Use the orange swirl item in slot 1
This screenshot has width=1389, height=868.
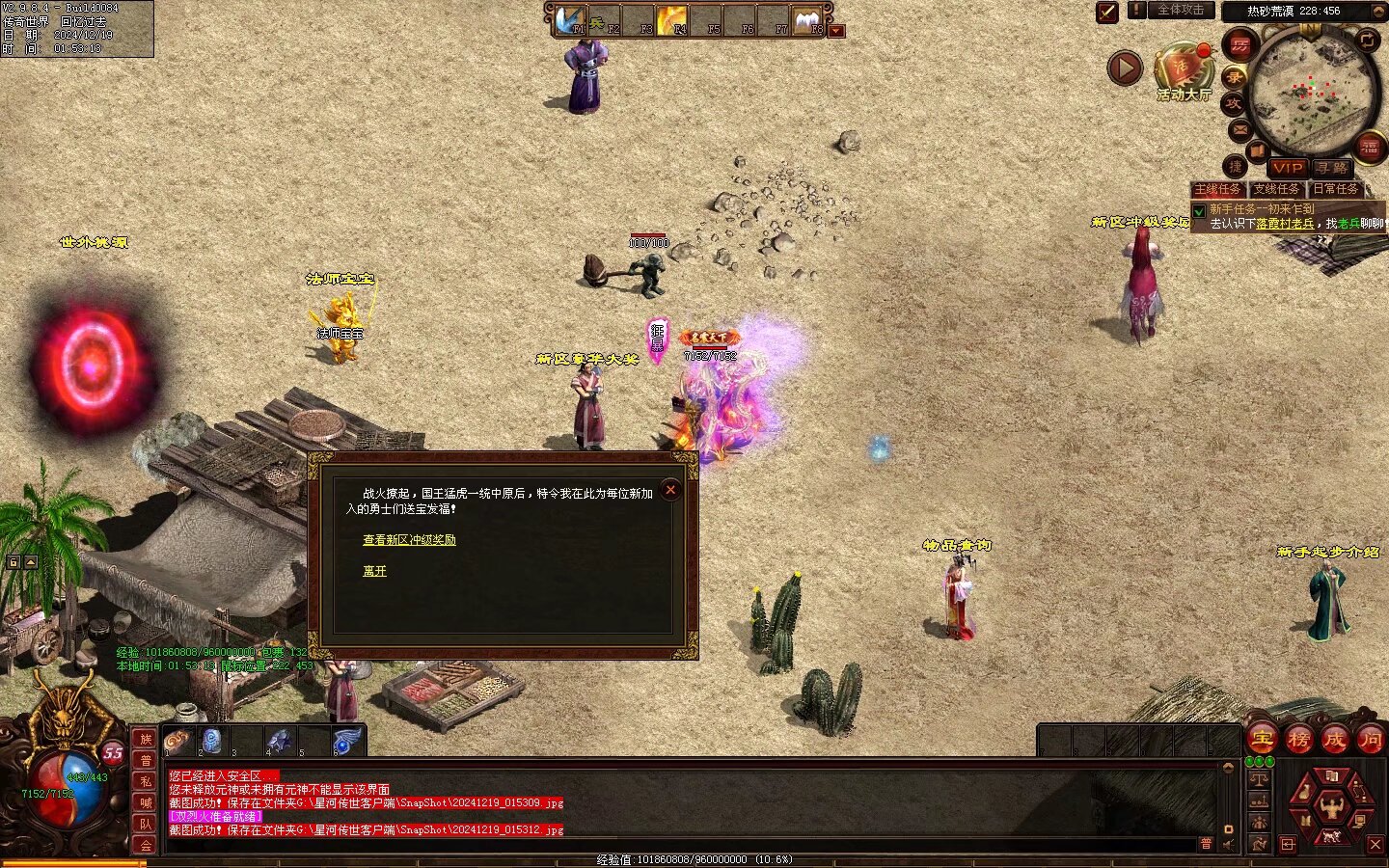177,742
